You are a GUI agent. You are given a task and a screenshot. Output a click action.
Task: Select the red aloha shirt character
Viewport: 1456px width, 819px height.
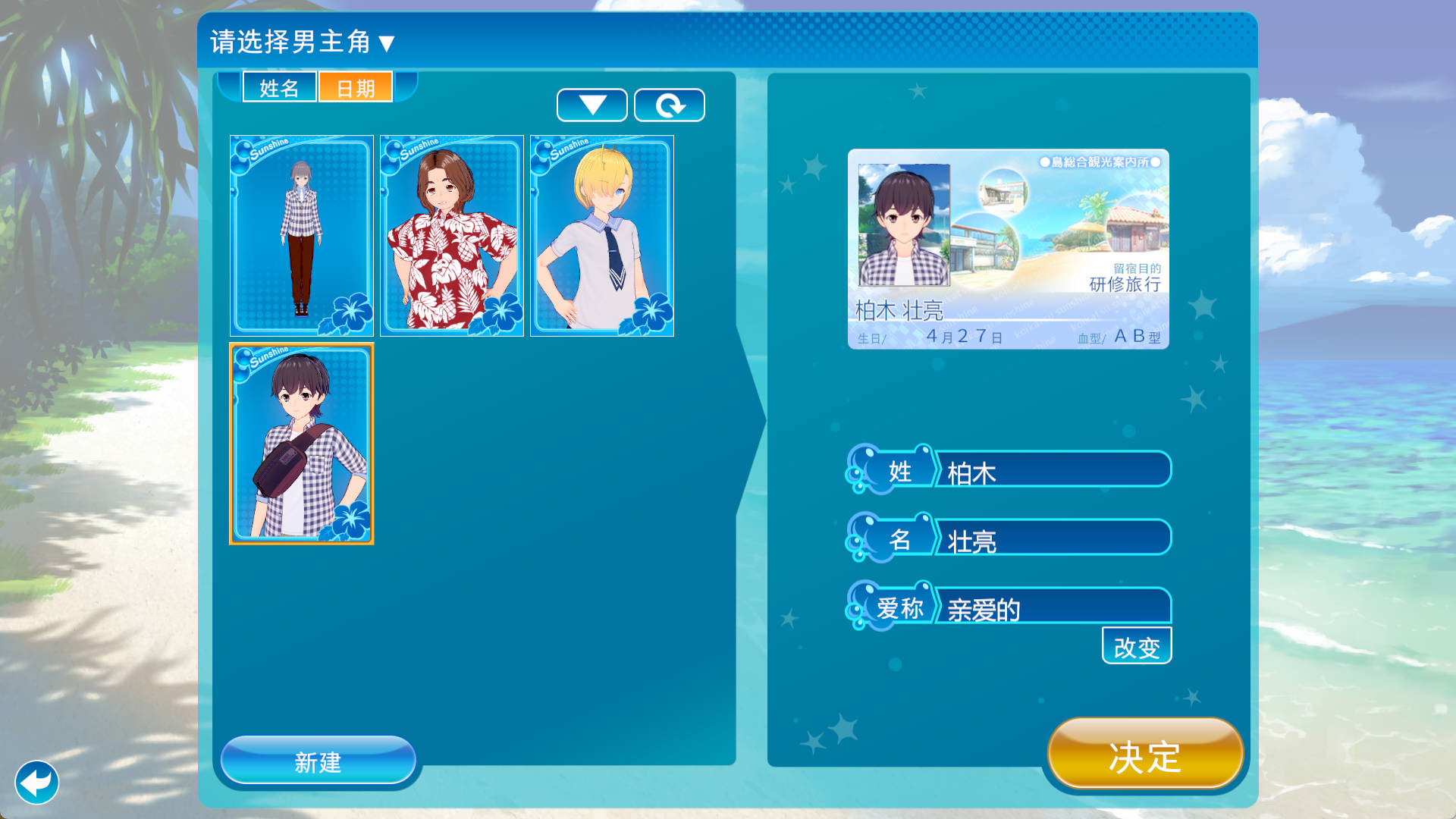pos(450,235)
